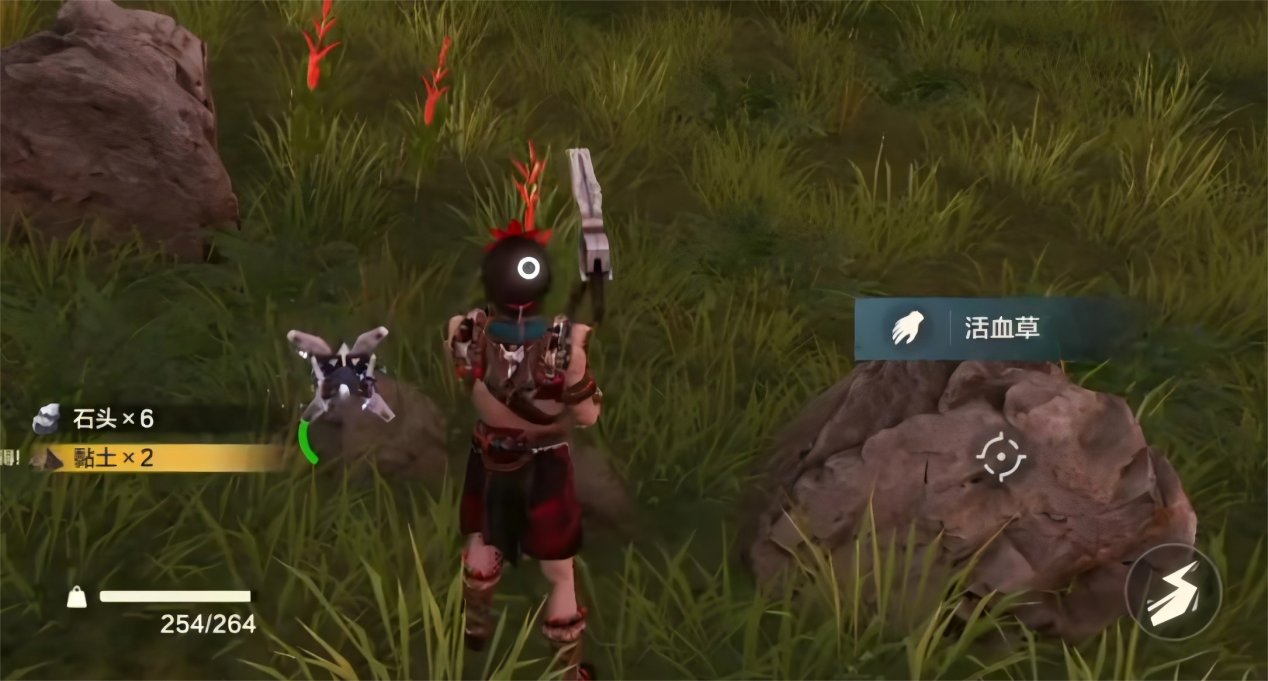
Task: Tap the sprint dash button
Action: tap(1173, 592)
